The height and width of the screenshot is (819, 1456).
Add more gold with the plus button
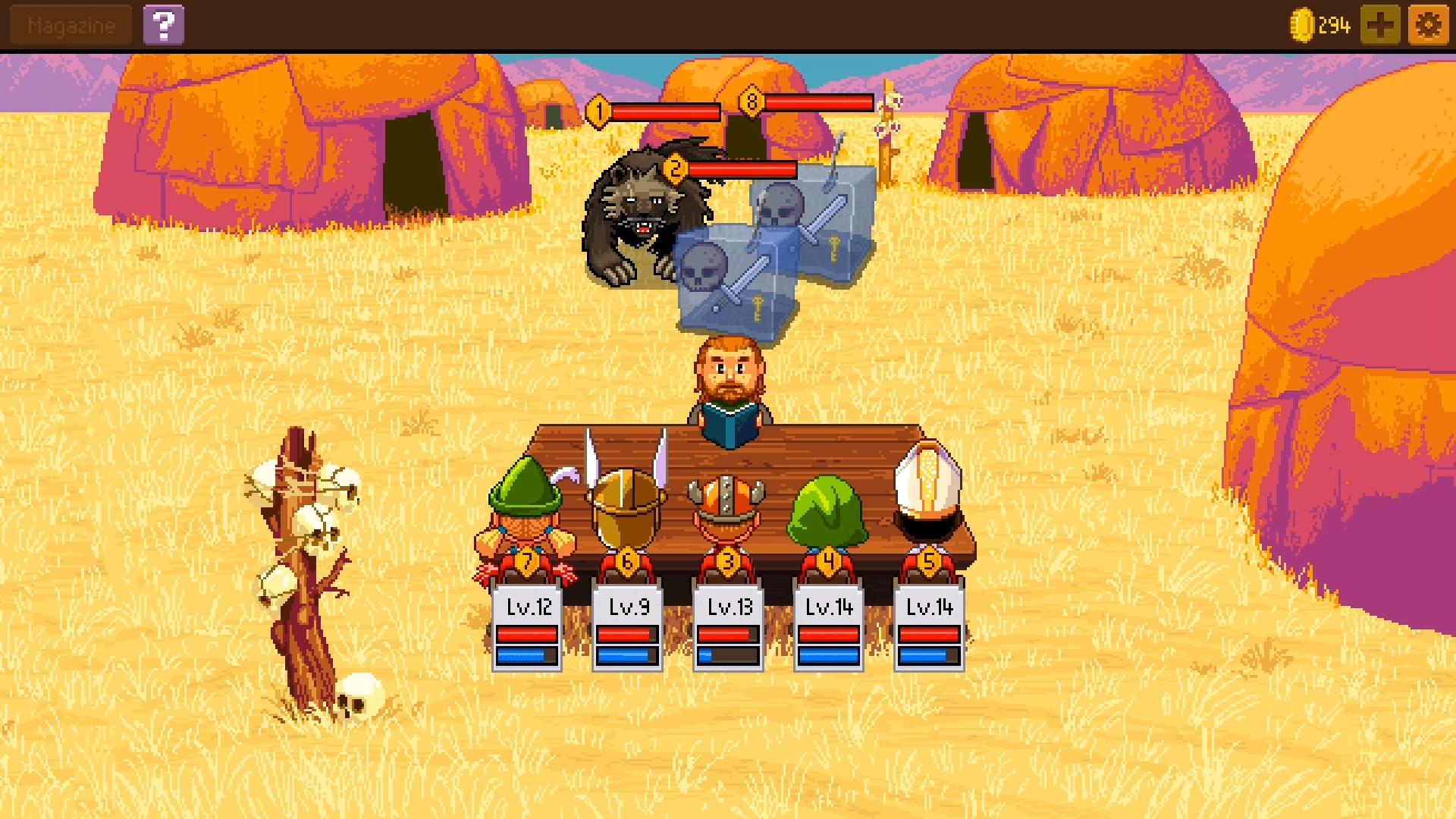tap(1379, 26)
